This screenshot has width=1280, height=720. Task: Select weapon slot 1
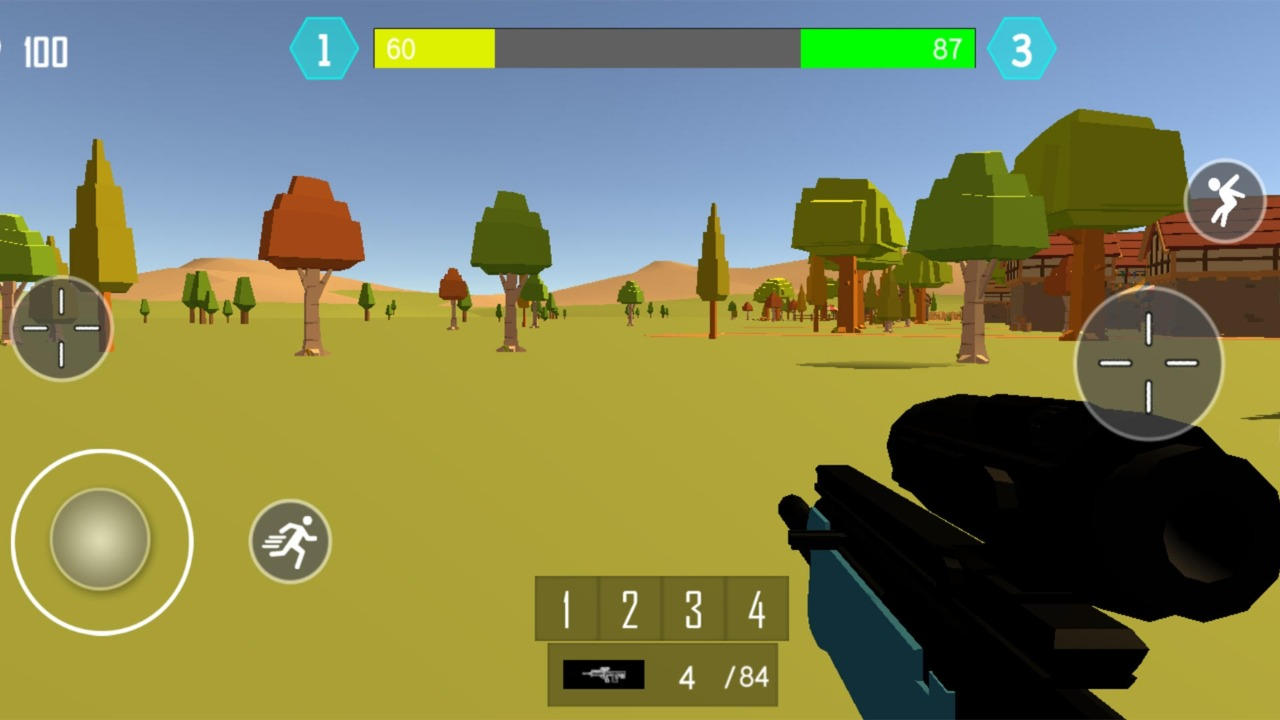(x=565, y=609)
